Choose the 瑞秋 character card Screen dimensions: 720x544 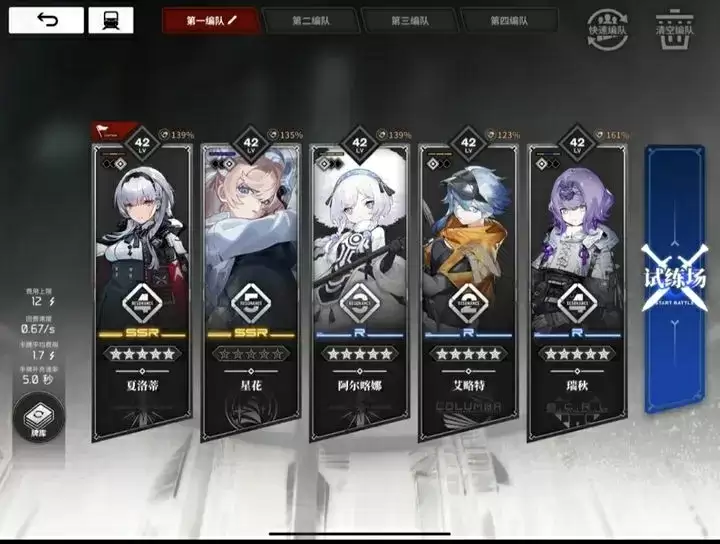577,290
